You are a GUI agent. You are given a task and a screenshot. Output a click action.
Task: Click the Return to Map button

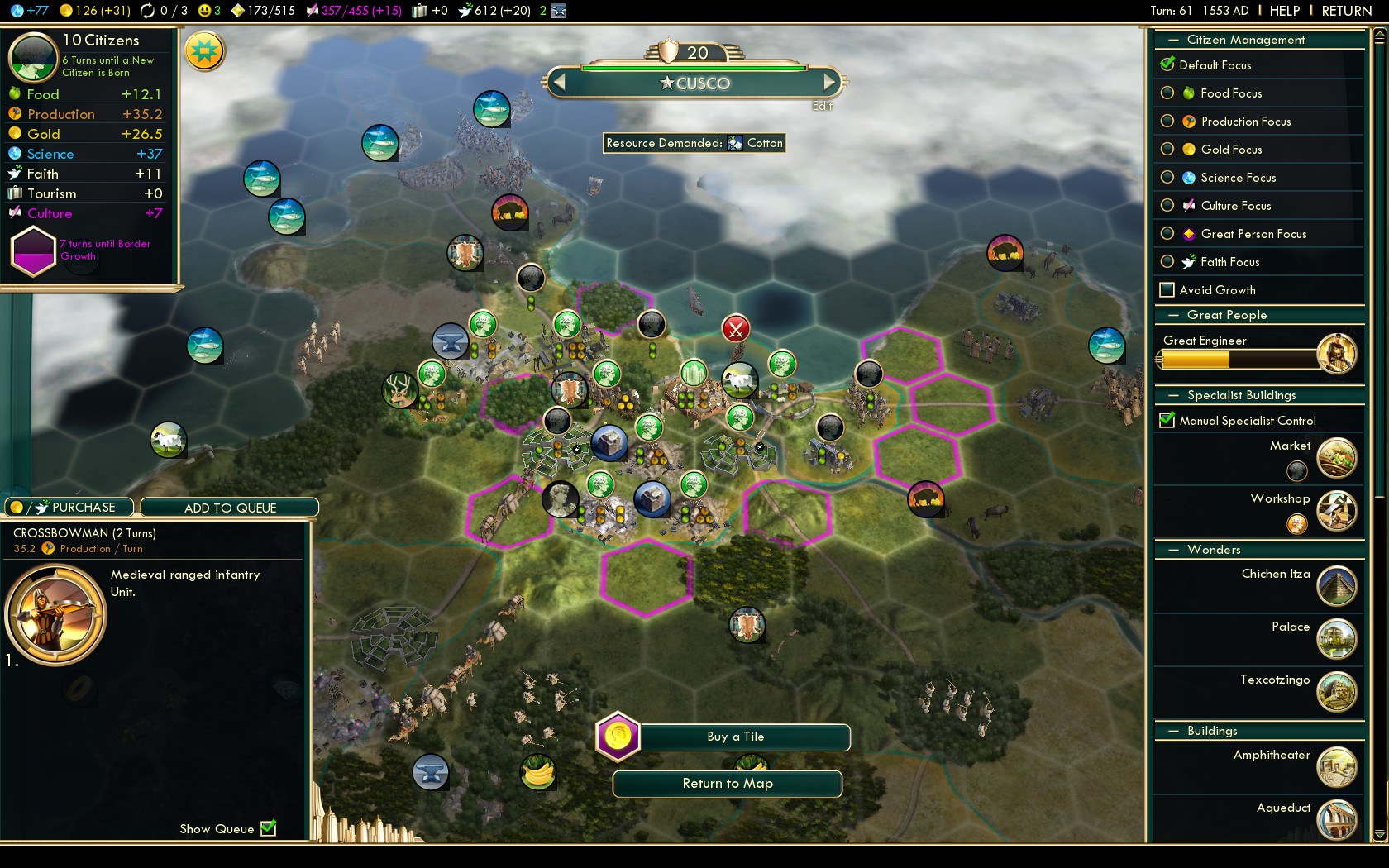point(727,784)
